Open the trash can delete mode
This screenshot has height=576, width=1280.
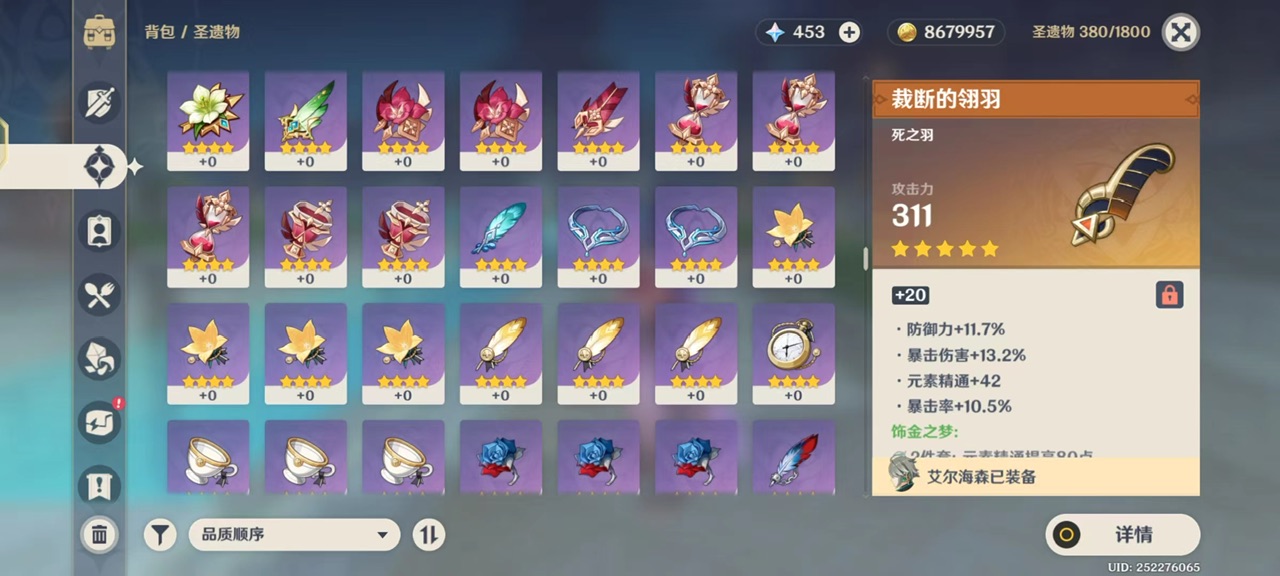click(x=99, y=535)
